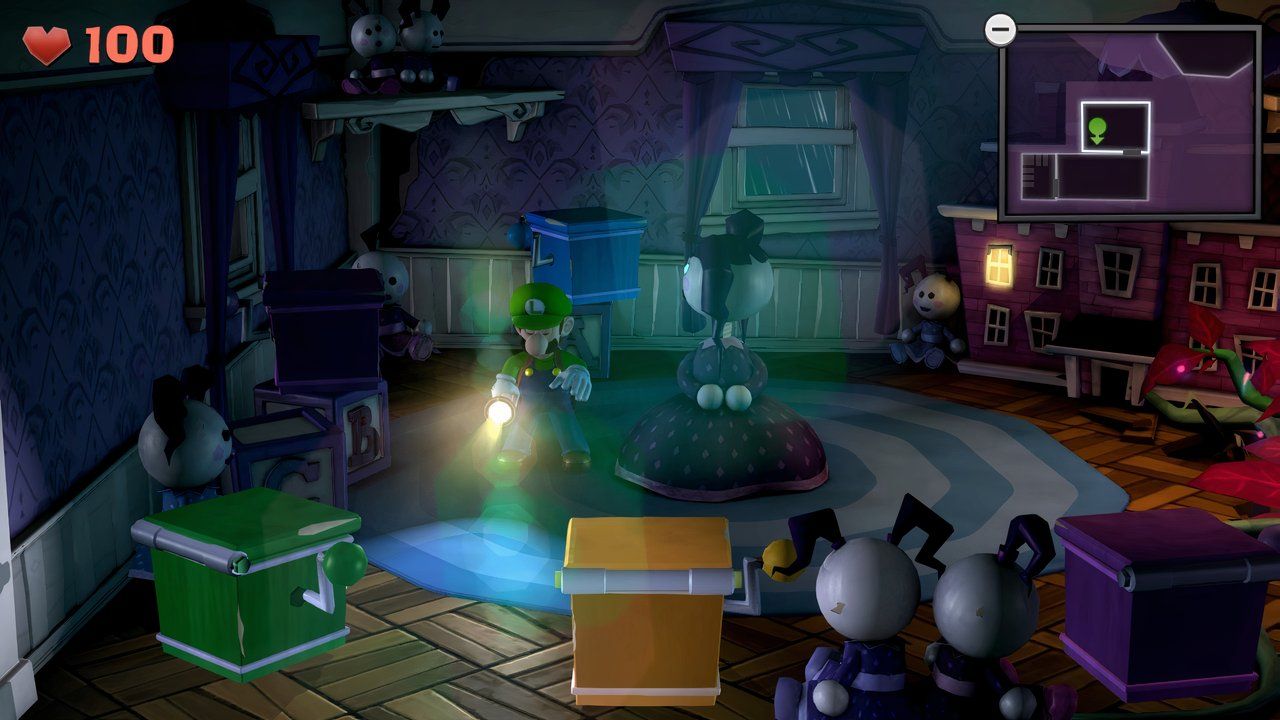The image size is (1280, 720).
Task: Click the minimap in the corner
Action: pyautogui.click(x=1130, y=122)
